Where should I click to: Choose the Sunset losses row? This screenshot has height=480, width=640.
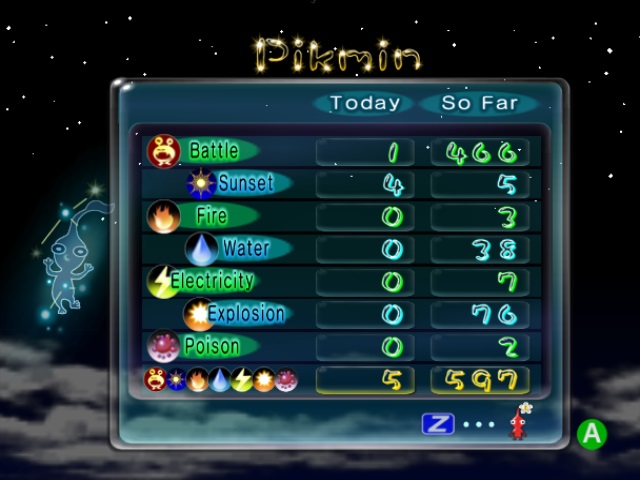tap(244, 184)
